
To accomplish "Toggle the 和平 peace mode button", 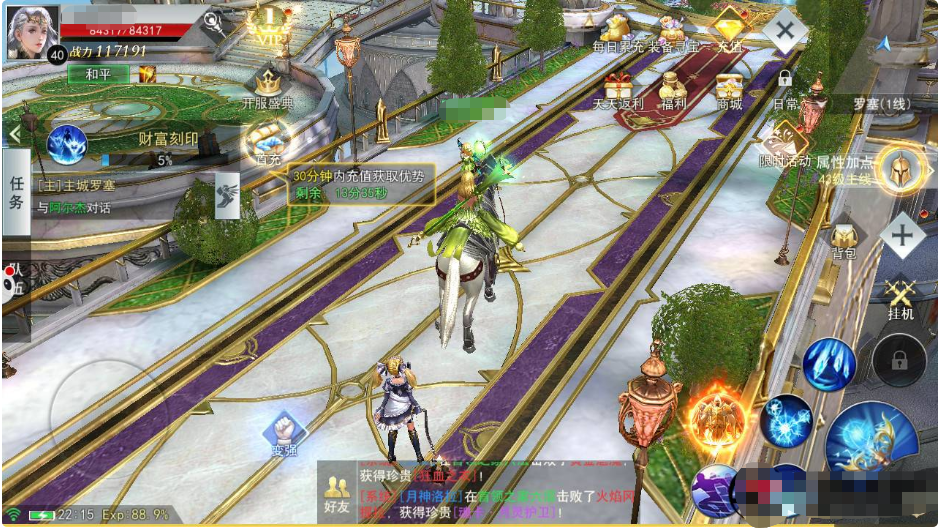I will tap(98, 74).
